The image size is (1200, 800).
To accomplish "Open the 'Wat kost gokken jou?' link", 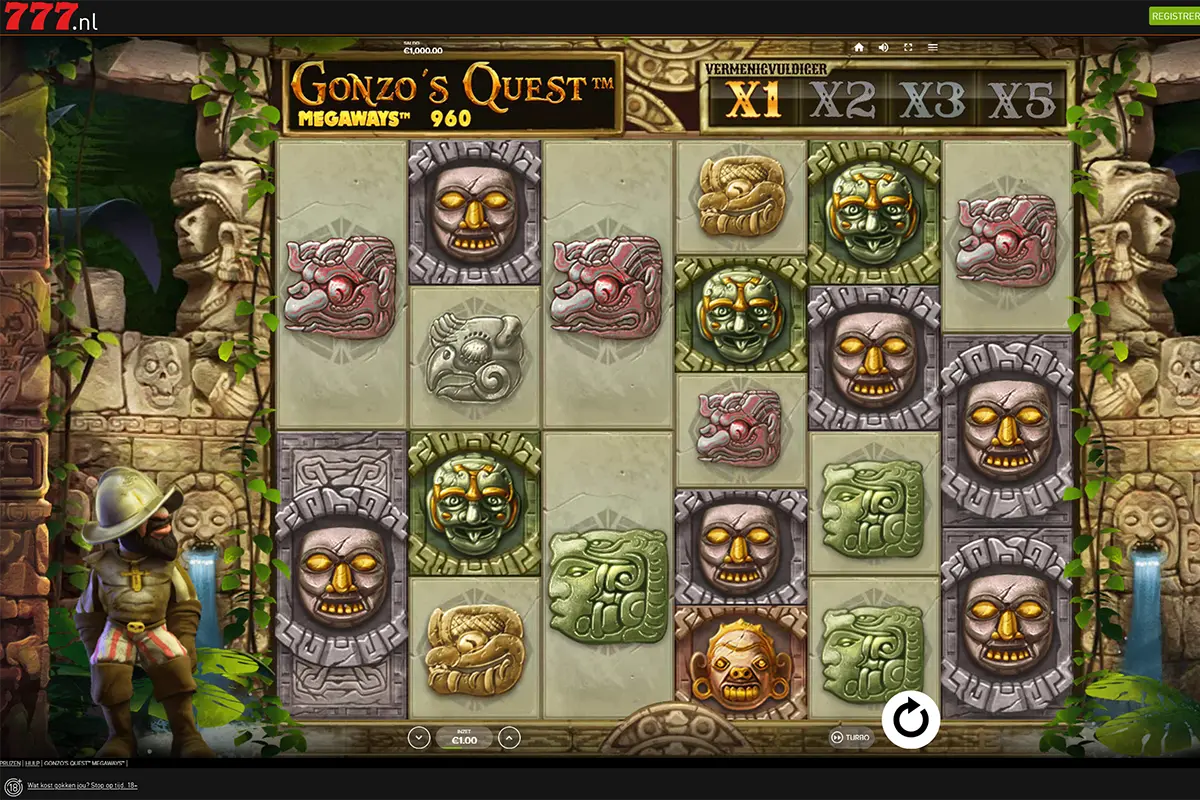I will pyautogui.click(x=82, y=786).
